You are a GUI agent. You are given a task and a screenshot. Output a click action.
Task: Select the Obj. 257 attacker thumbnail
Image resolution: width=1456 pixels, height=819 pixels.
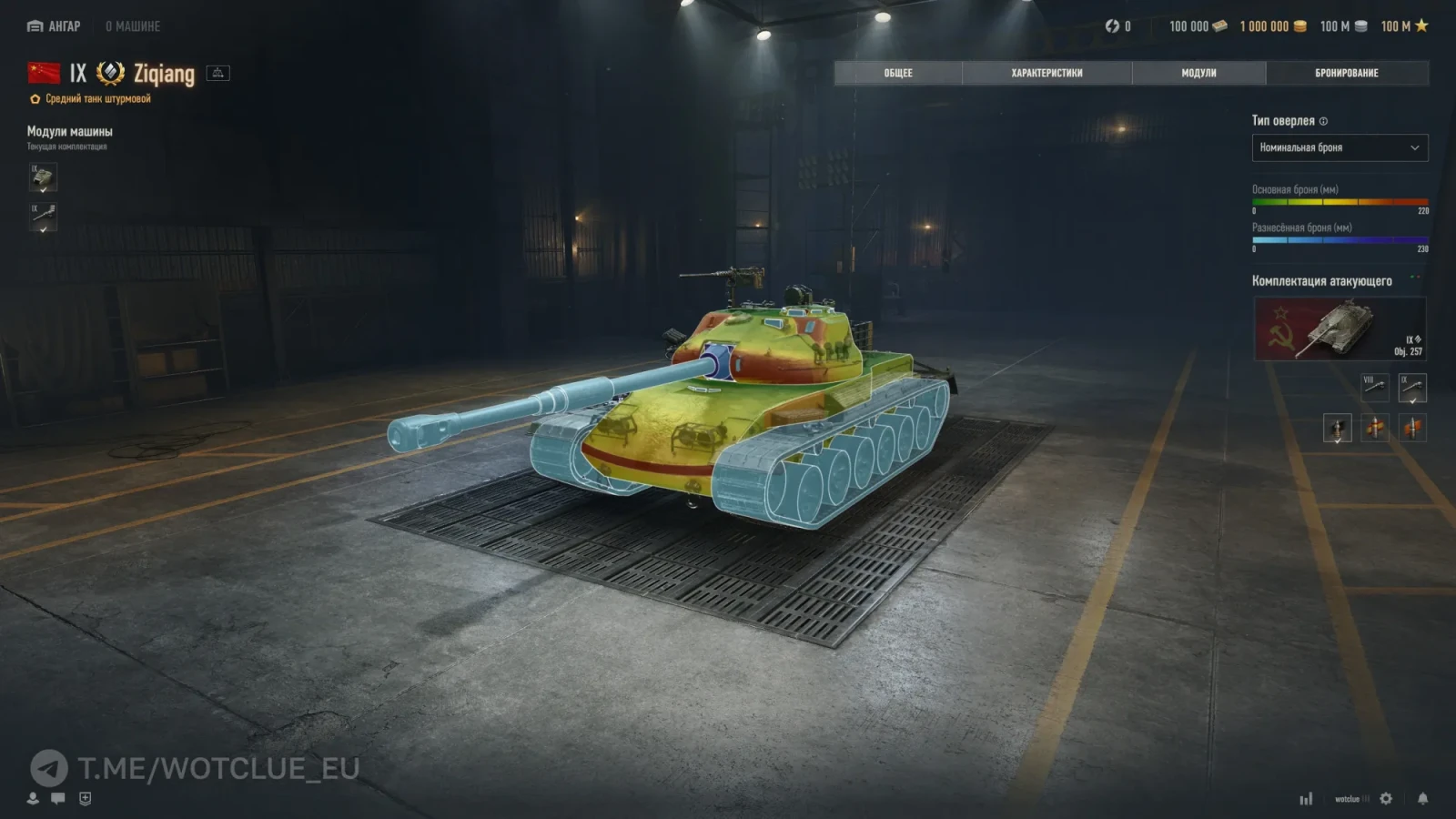(1338, 329)
